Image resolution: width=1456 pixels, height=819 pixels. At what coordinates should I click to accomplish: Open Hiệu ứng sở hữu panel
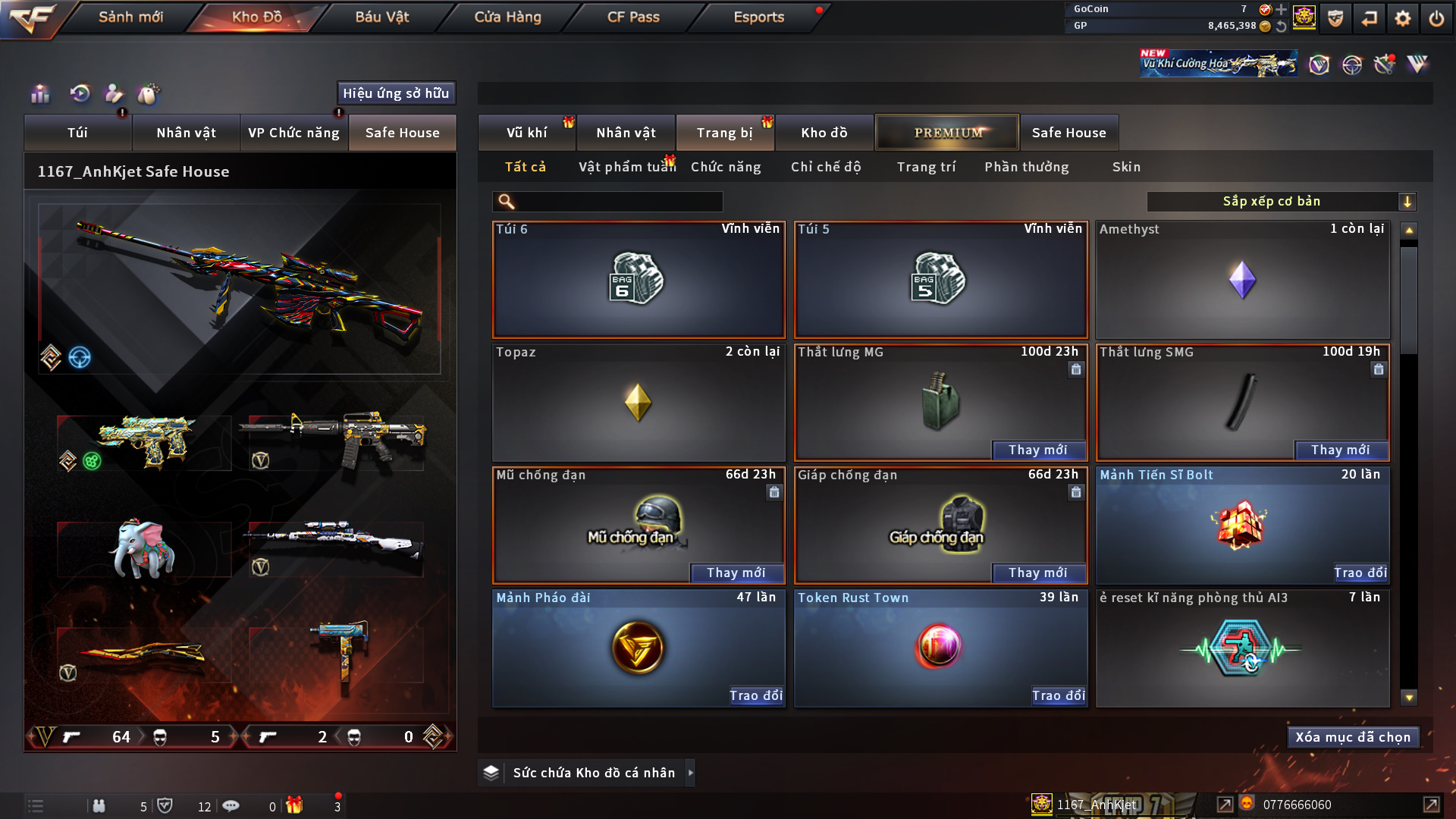(x=396, y=93)
